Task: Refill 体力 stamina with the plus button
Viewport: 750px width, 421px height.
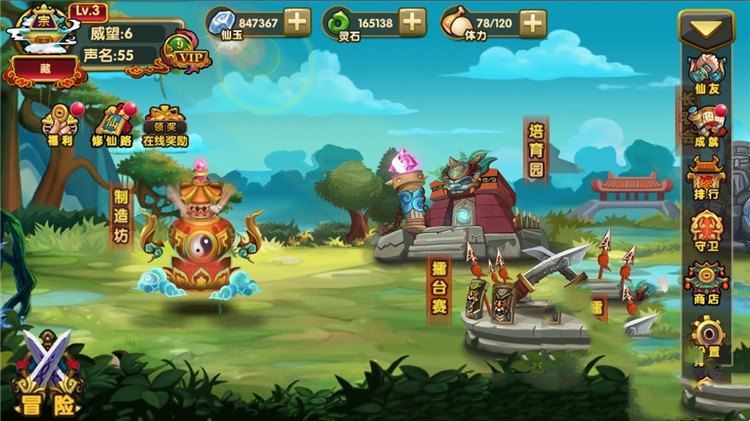Action: pyautogui.click(x=532, y=21)
